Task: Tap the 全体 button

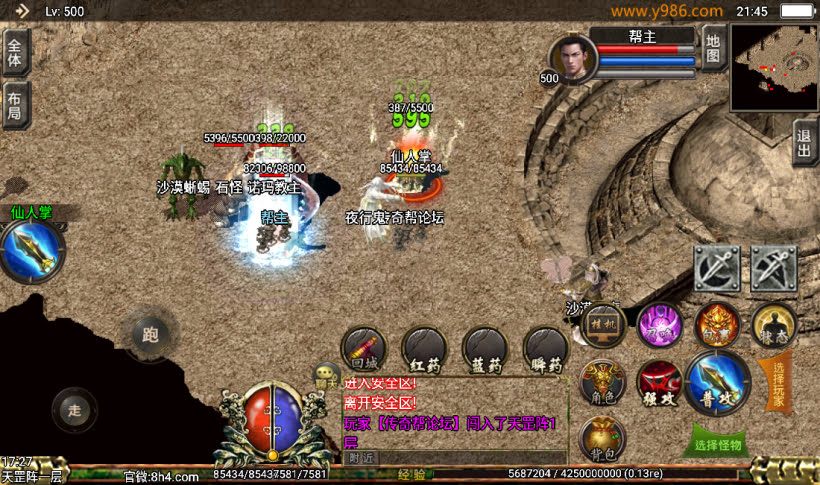Action: [x=15, y=51]
